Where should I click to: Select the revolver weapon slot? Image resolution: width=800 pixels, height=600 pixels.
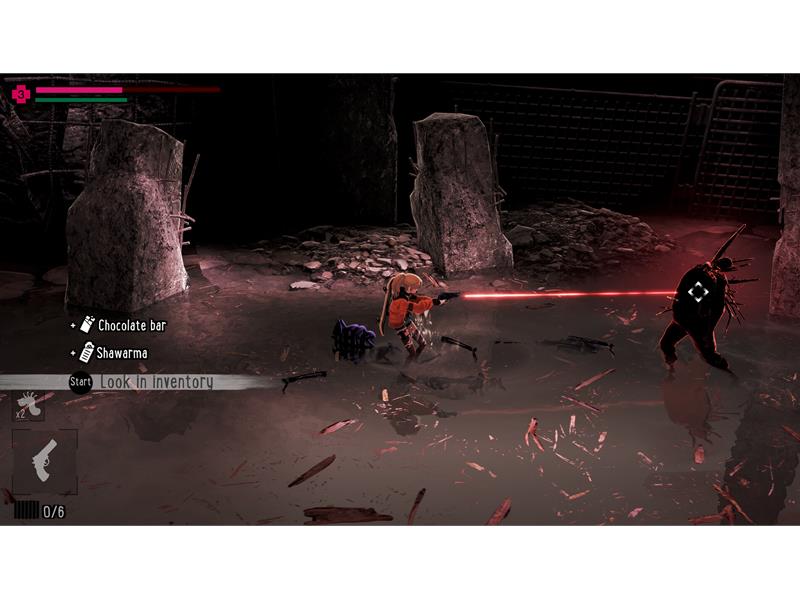point(44,462)
